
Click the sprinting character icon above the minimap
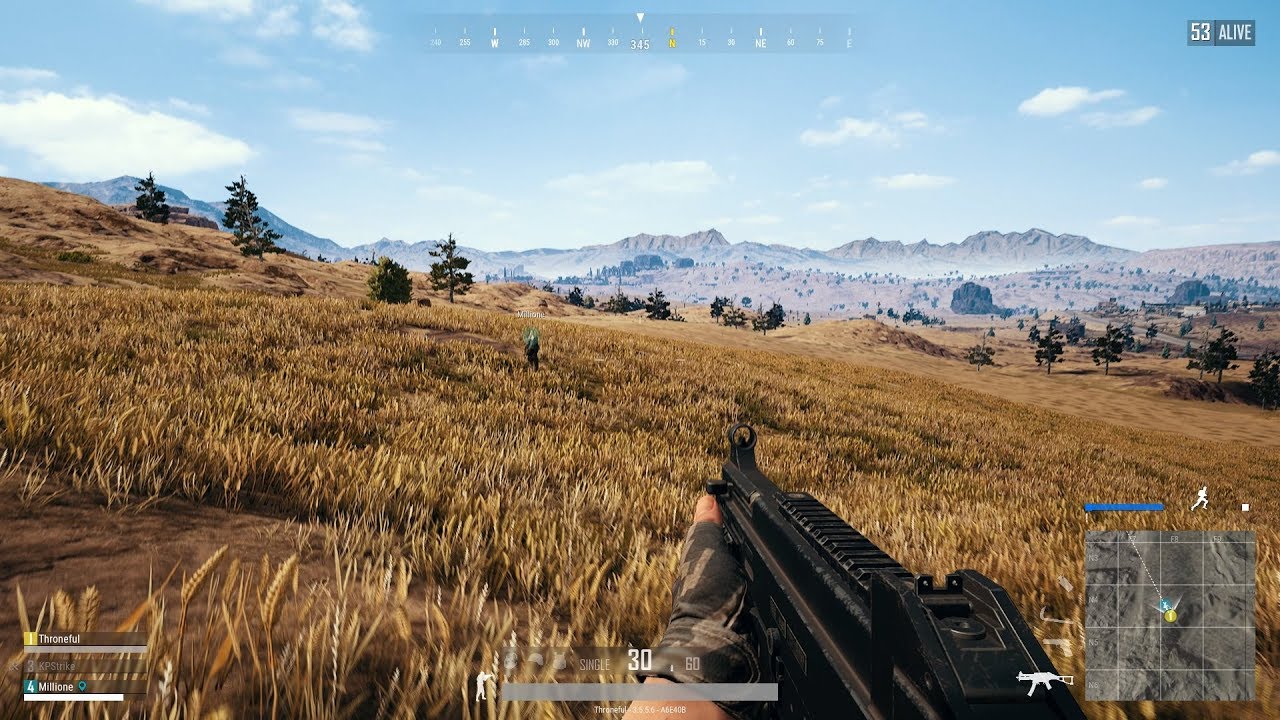click(1201, 497)
